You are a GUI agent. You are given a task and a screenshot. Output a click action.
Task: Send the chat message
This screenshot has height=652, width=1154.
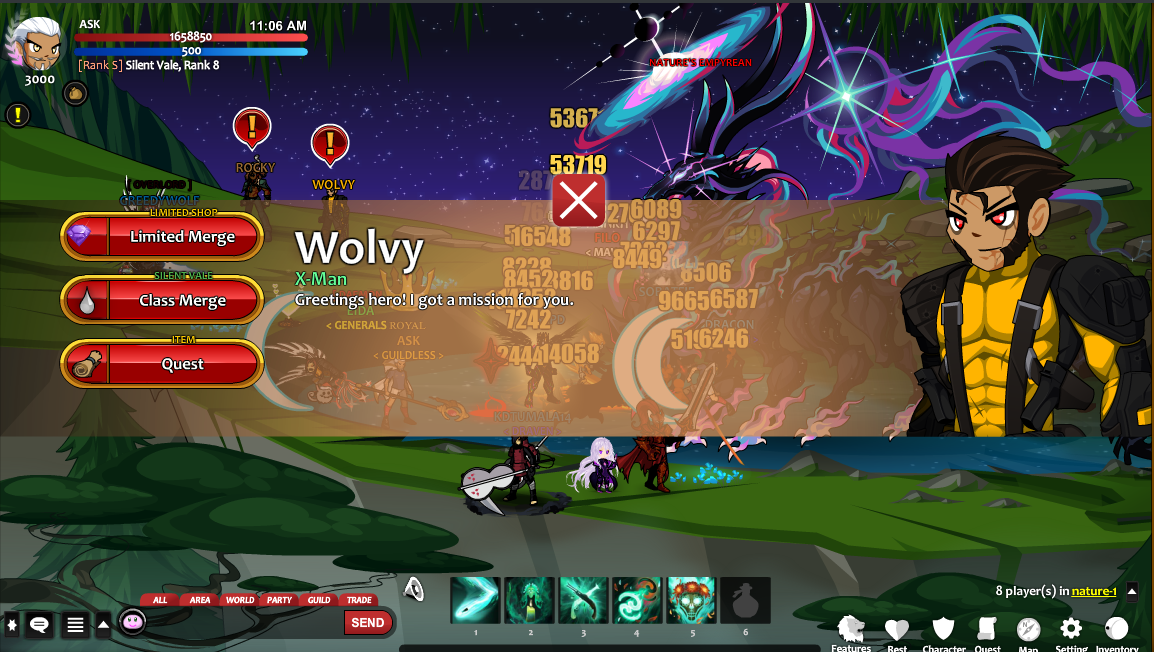(367, 623)
